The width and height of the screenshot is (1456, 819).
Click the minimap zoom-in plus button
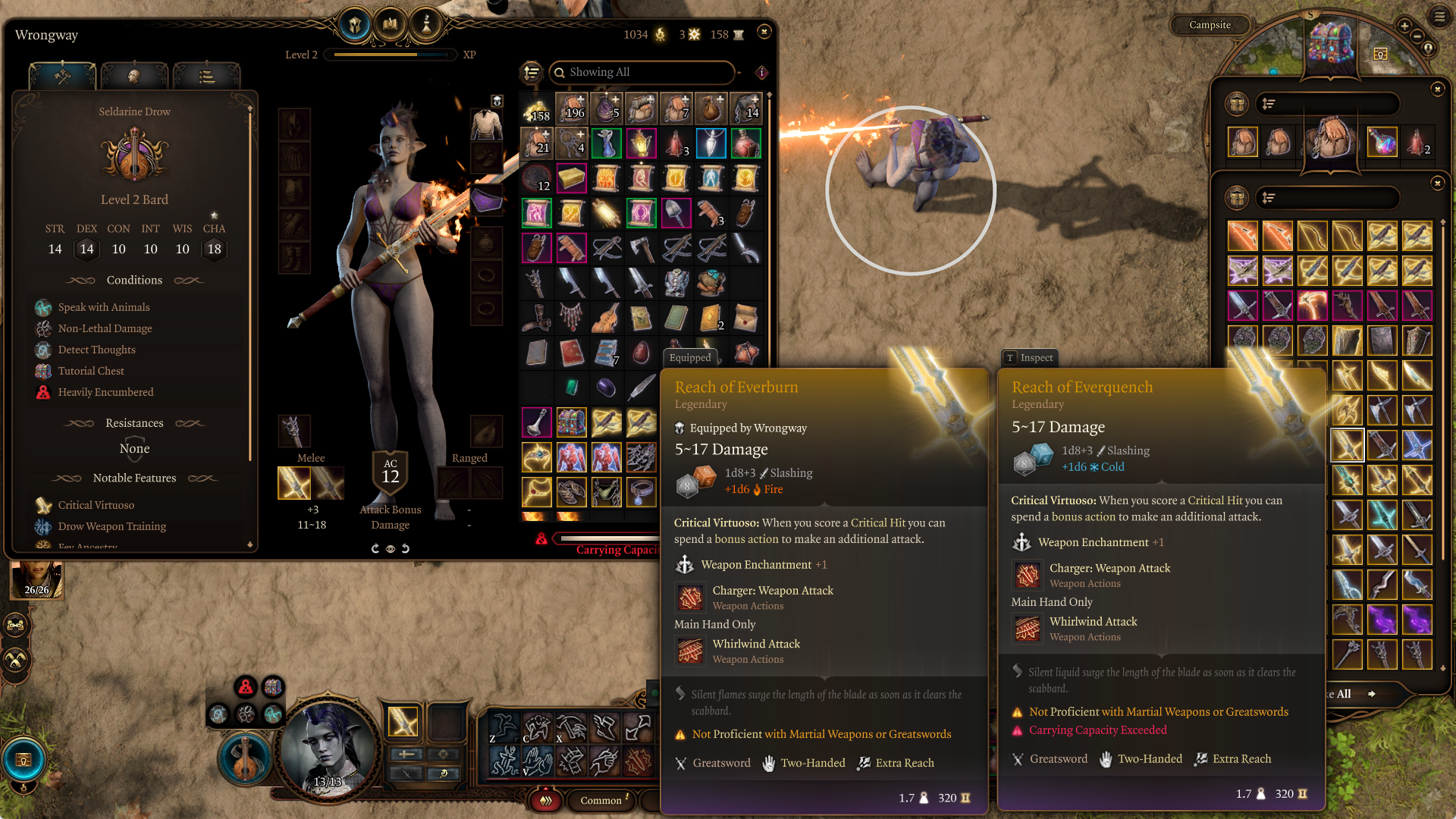click(1404, 26)
